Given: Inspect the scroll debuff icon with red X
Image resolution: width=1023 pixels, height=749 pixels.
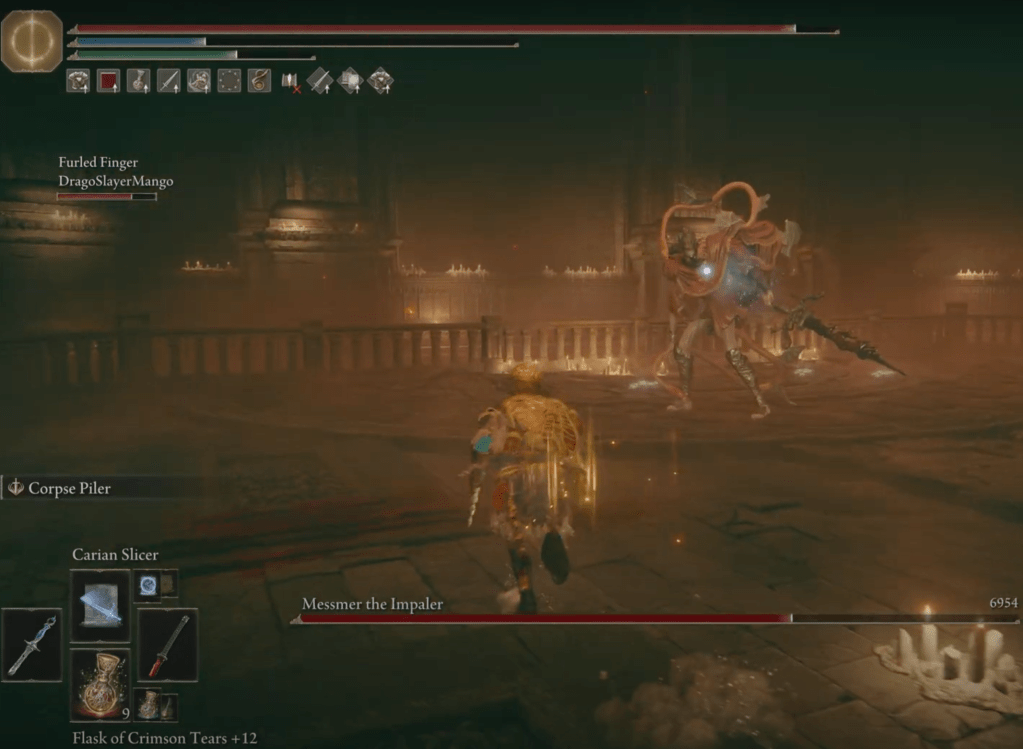Looking at the screenshot, I should [290, 81].
